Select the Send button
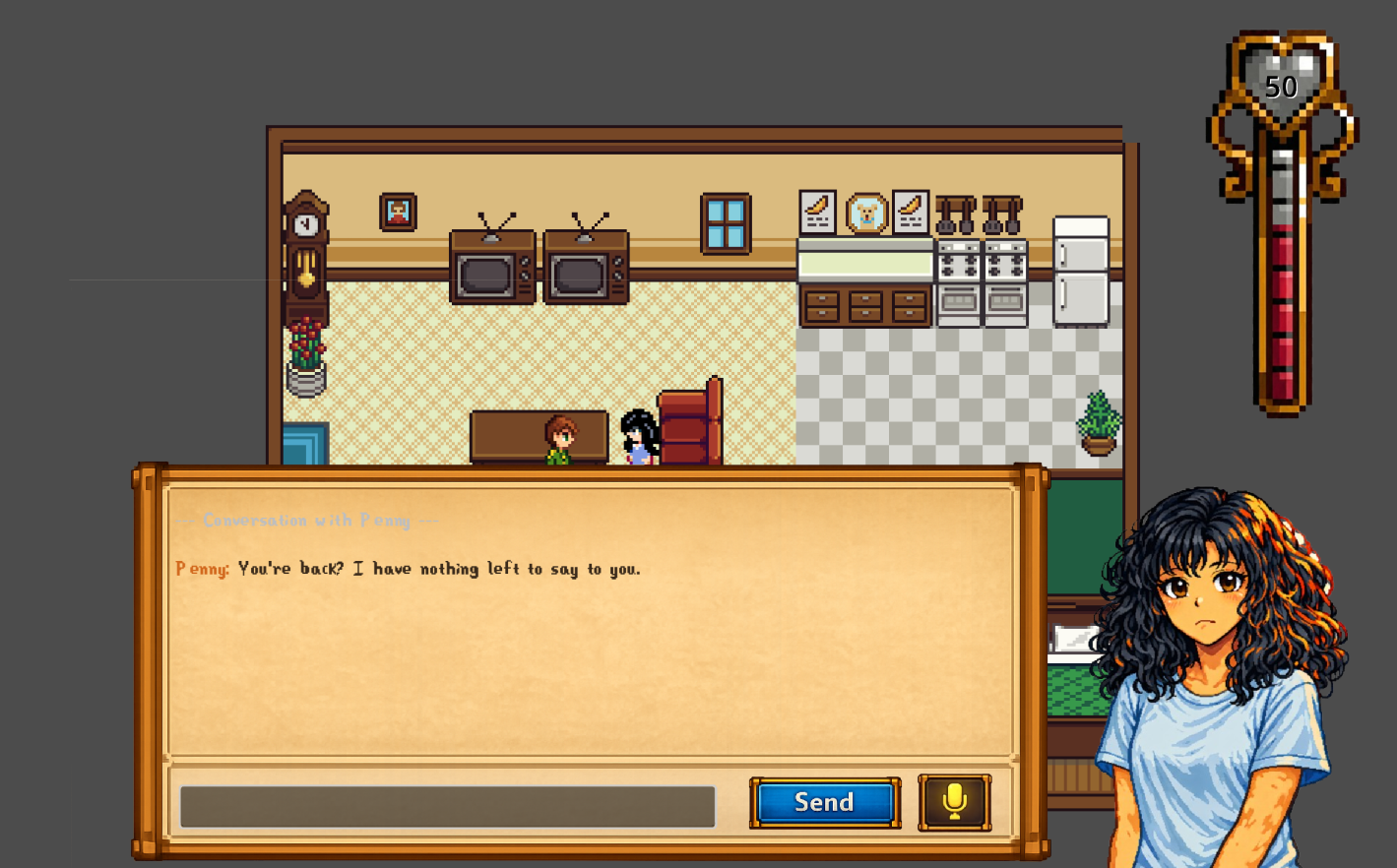1397x868 pixels. [823, 802]
